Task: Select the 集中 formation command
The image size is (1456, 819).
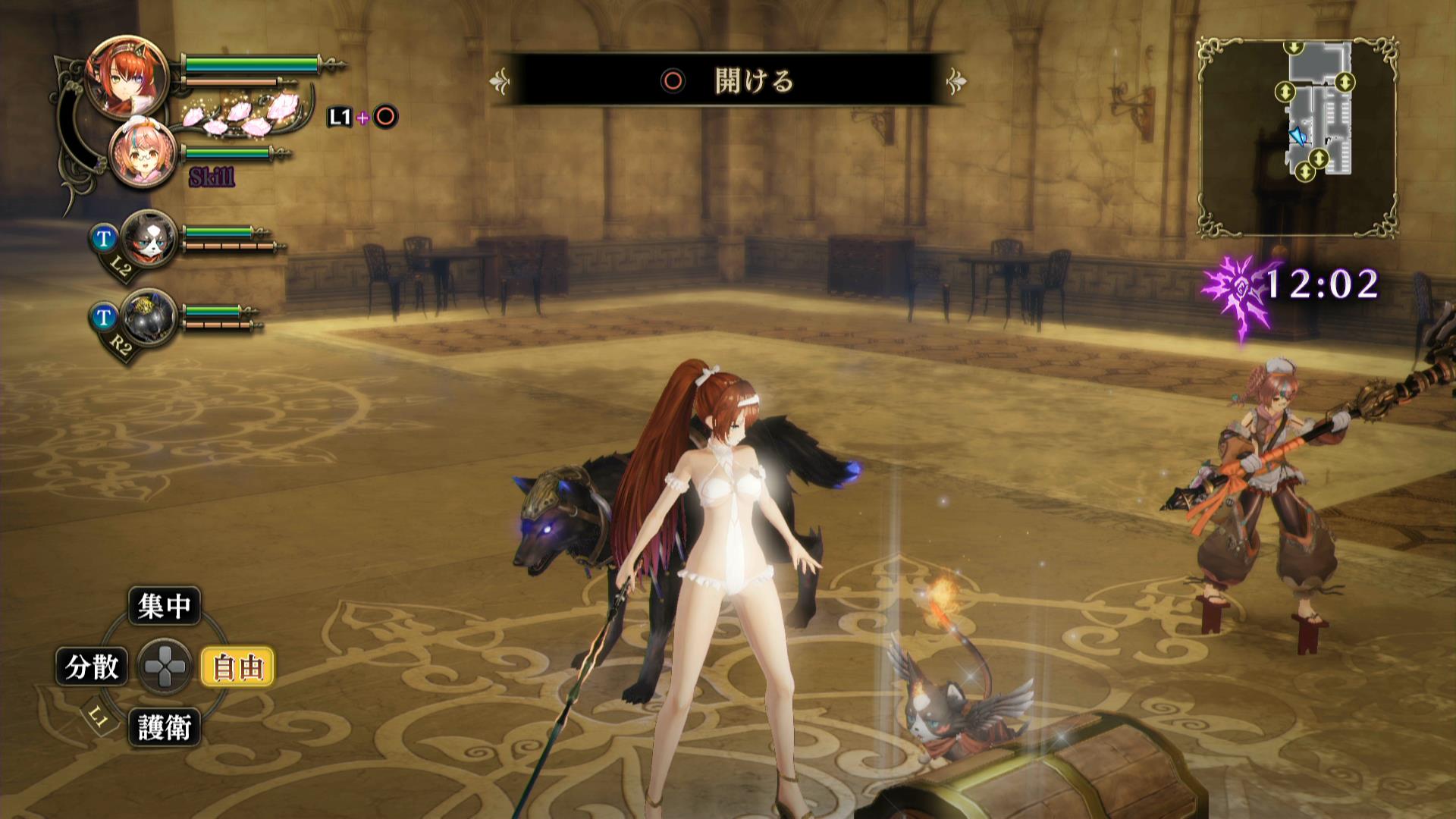Action: (164, 605)
